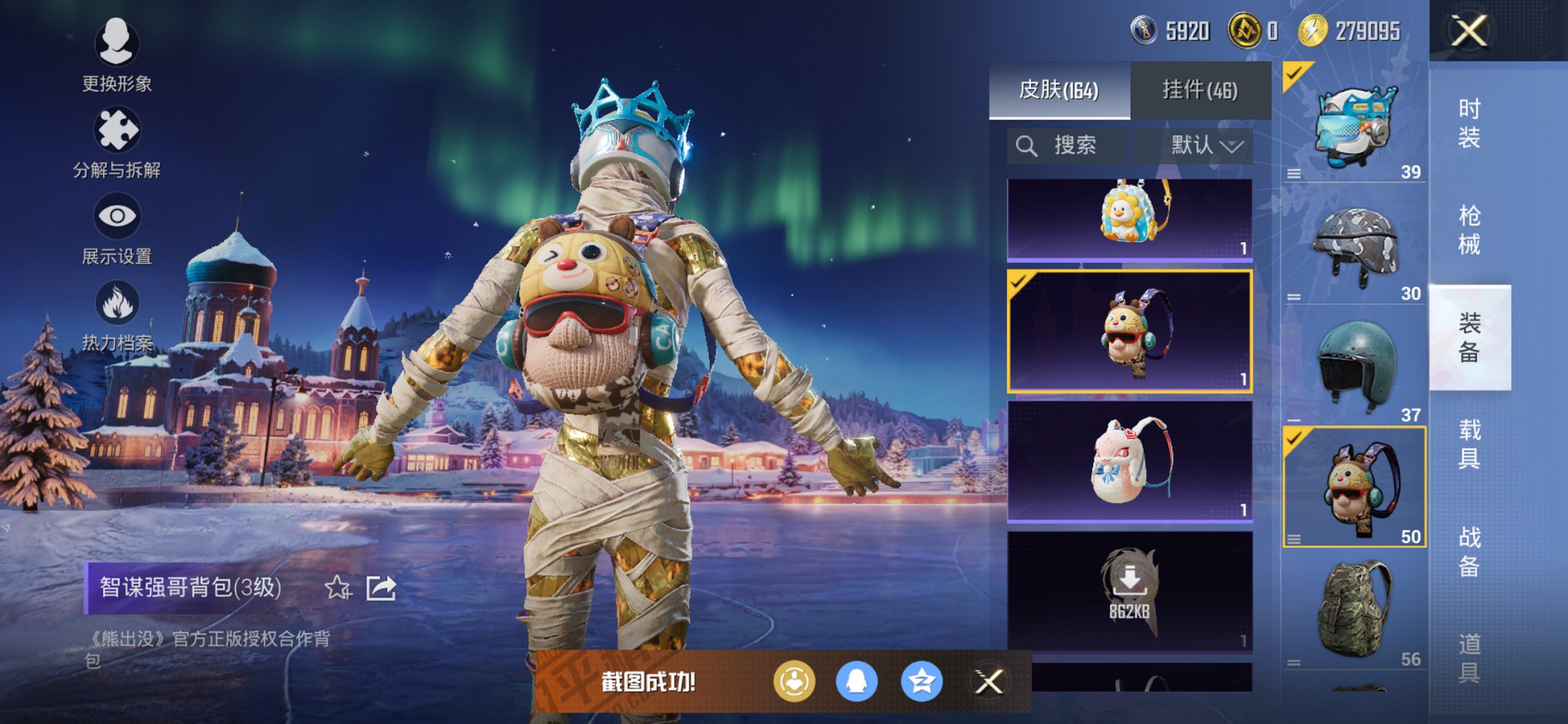
Task: Open 展示设置 display settings
Action: (117, 228)
